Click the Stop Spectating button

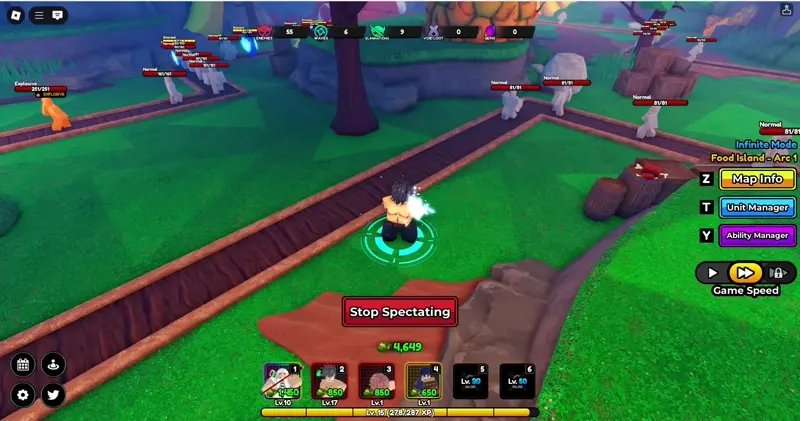400,312
